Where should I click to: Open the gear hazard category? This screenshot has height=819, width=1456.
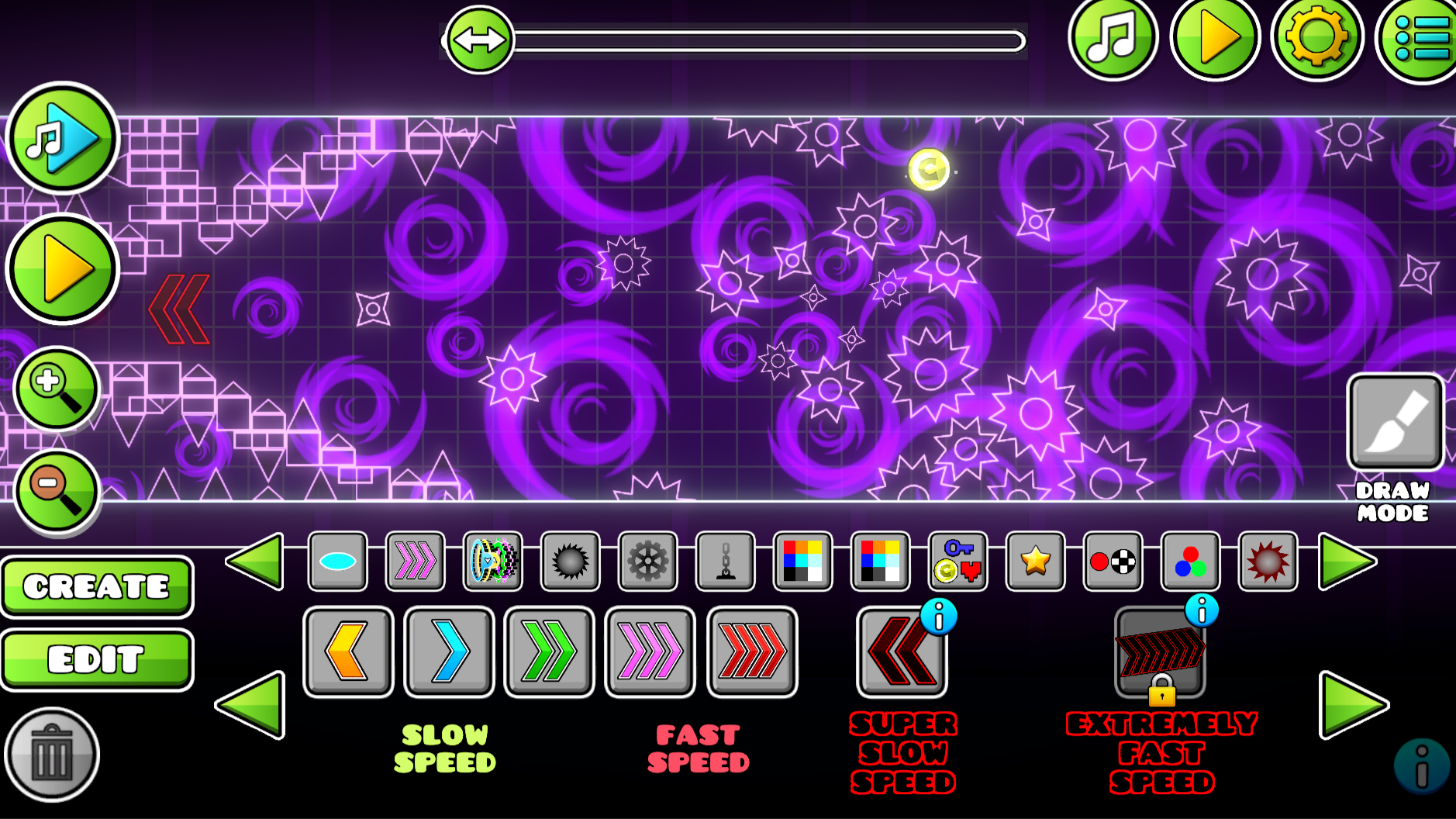click(x=648, y=562)
